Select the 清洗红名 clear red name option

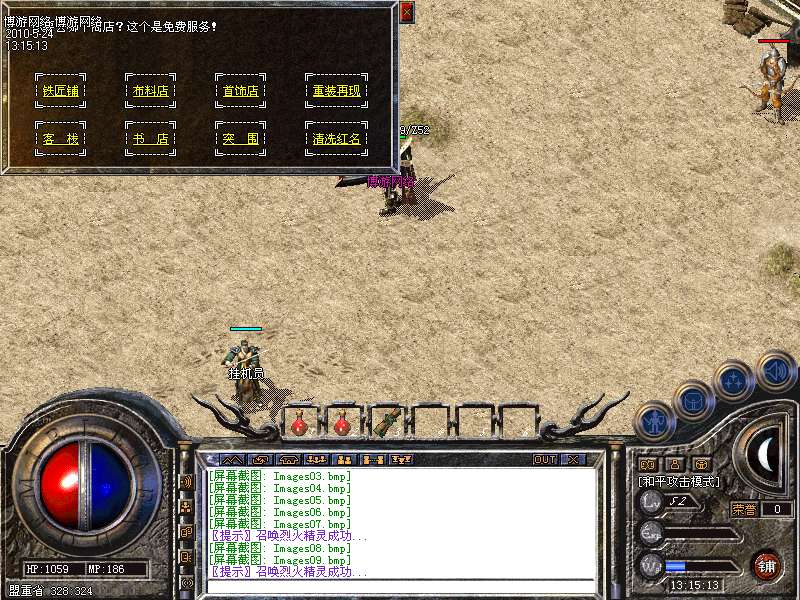pyautogui.click(x=336, y=139)
